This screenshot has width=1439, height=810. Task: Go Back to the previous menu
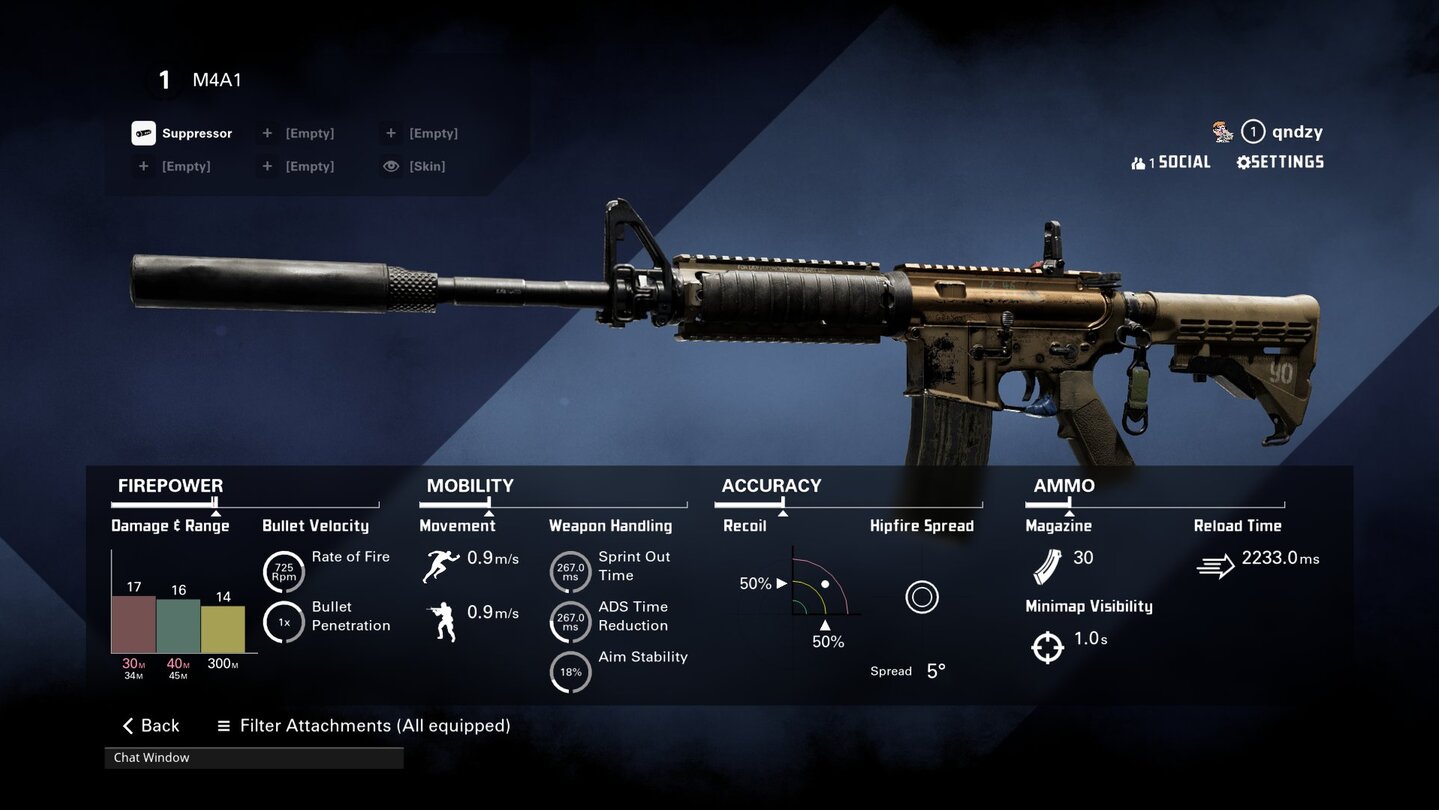tap(151, 726)
